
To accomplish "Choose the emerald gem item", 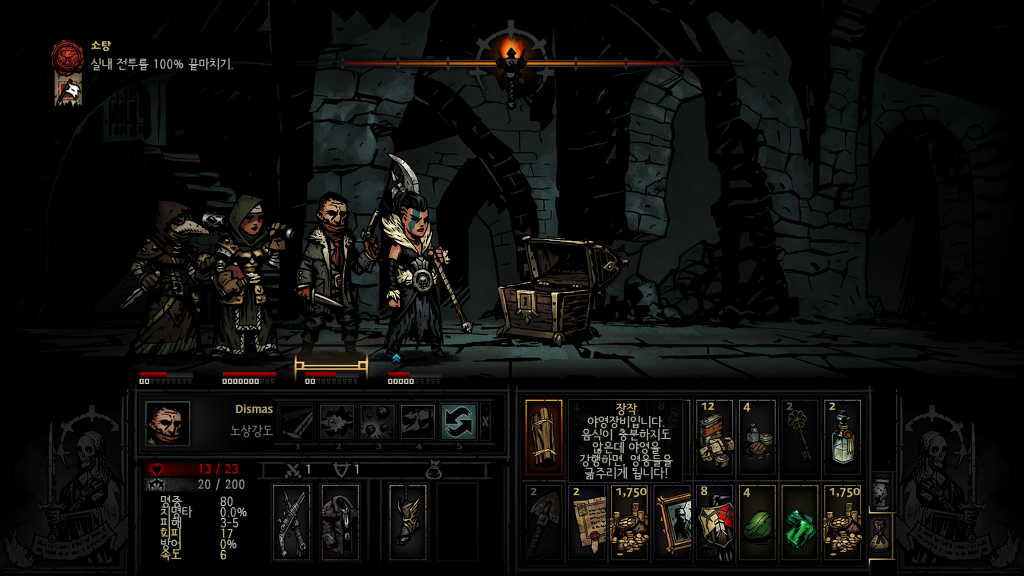I will pos(801,521).
